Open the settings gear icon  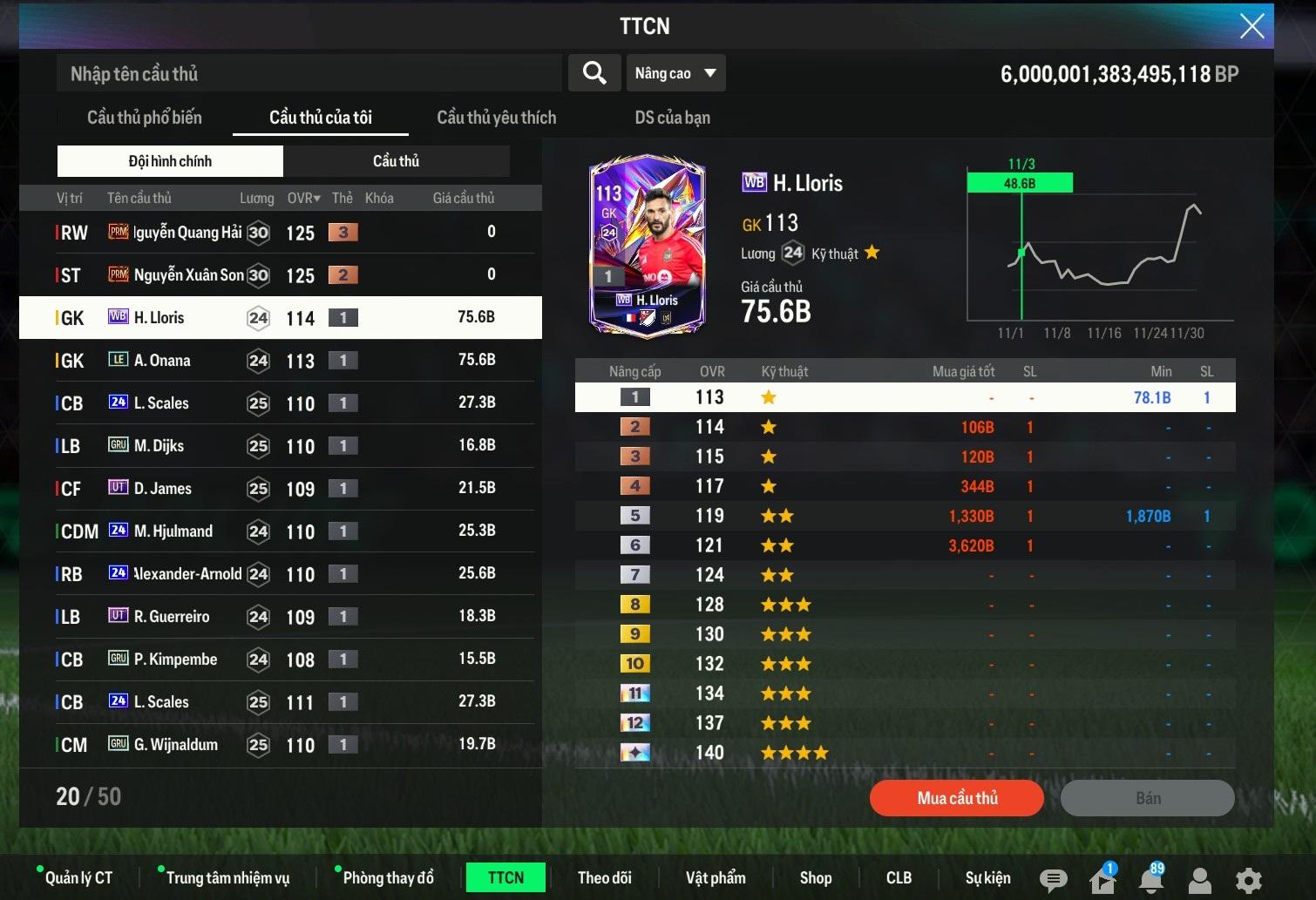(1248, 880)
